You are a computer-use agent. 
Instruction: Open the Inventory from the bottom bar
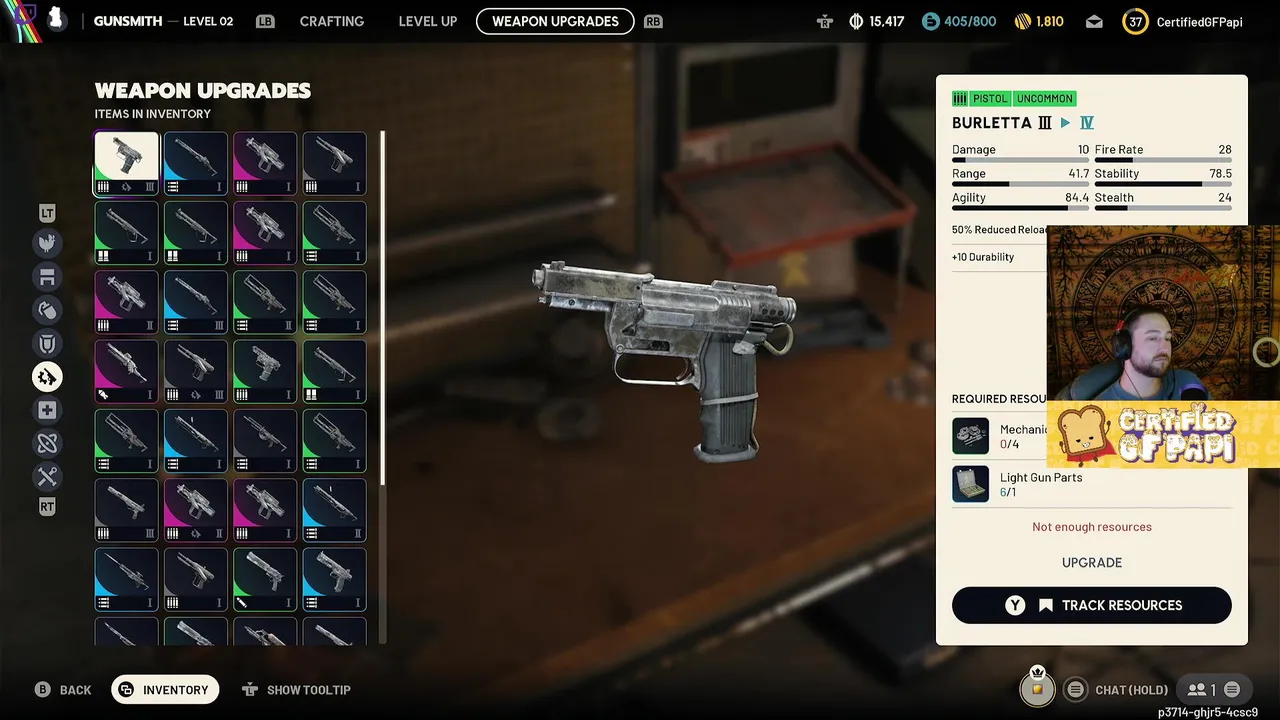165,690
